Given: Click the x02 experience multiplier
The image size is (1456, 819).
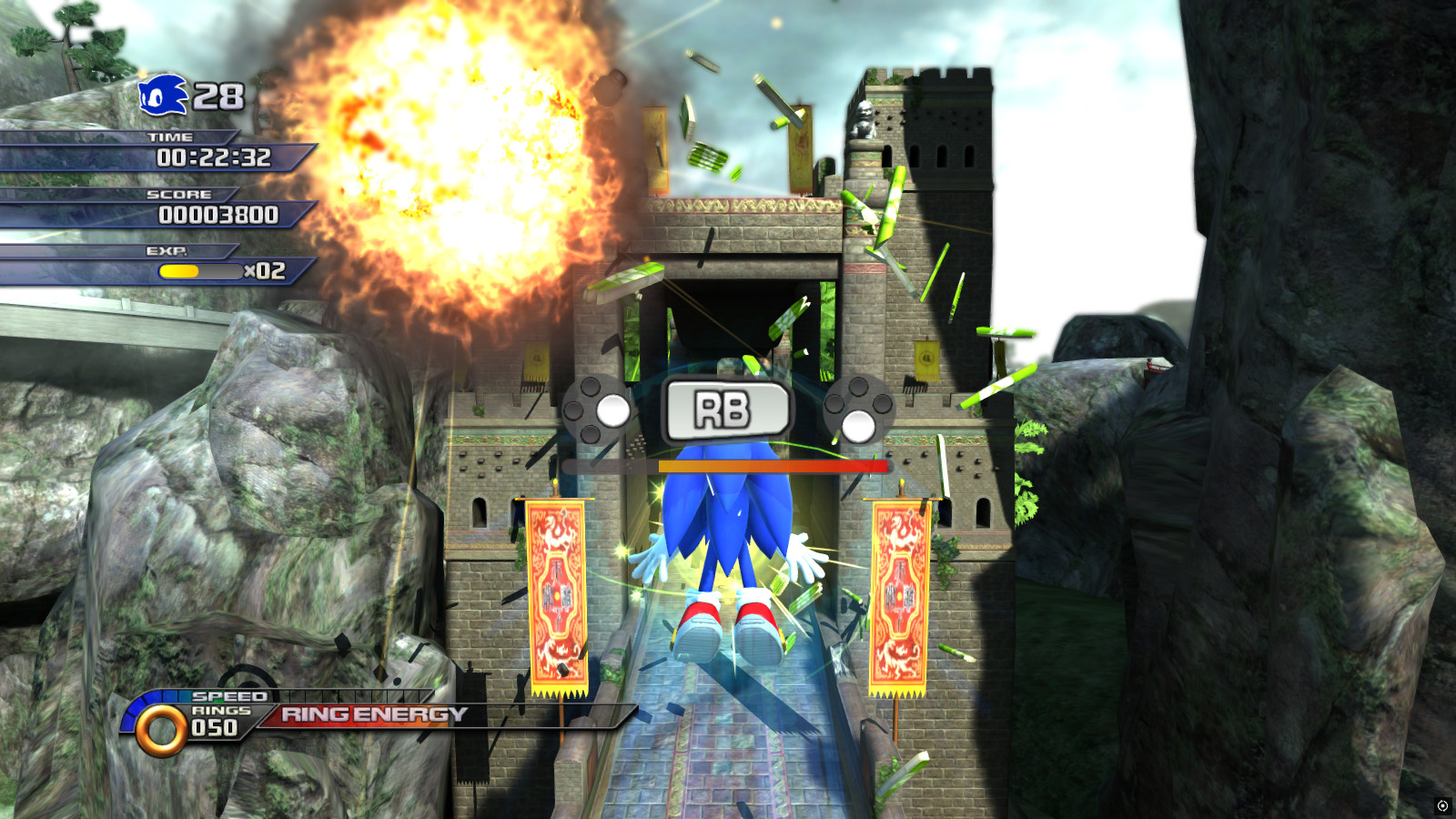Looking at the screenshot, I should click(x=267, y=269).
